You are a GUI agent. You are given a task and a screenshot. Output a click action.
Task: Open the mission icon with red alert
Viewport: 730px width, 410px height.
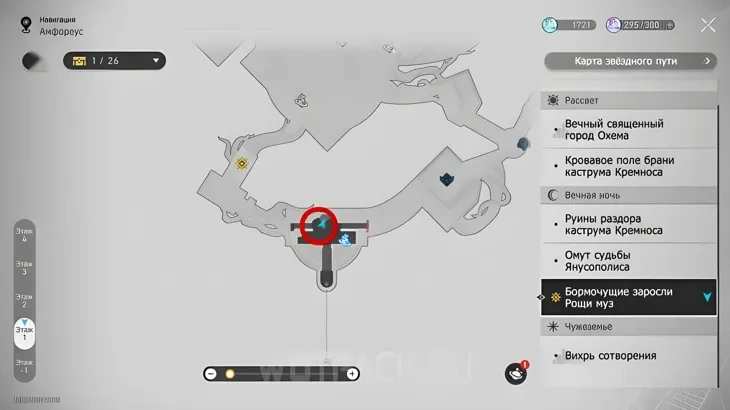(514, 373)
